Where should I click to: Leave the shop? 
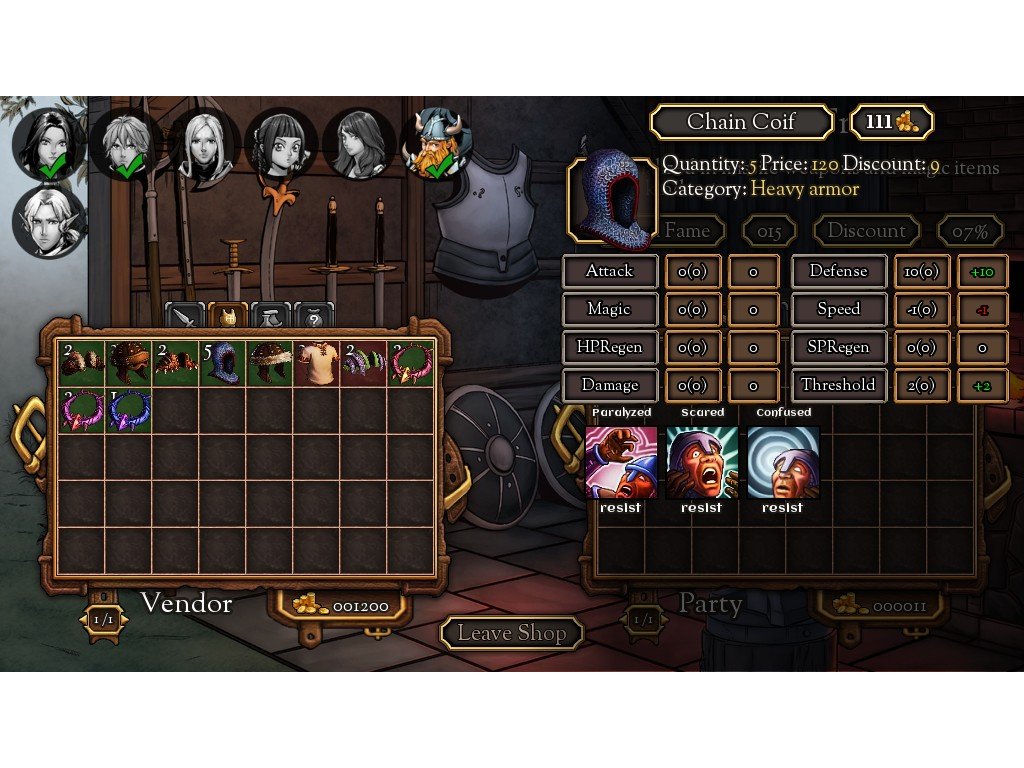[x=511, y=633]
